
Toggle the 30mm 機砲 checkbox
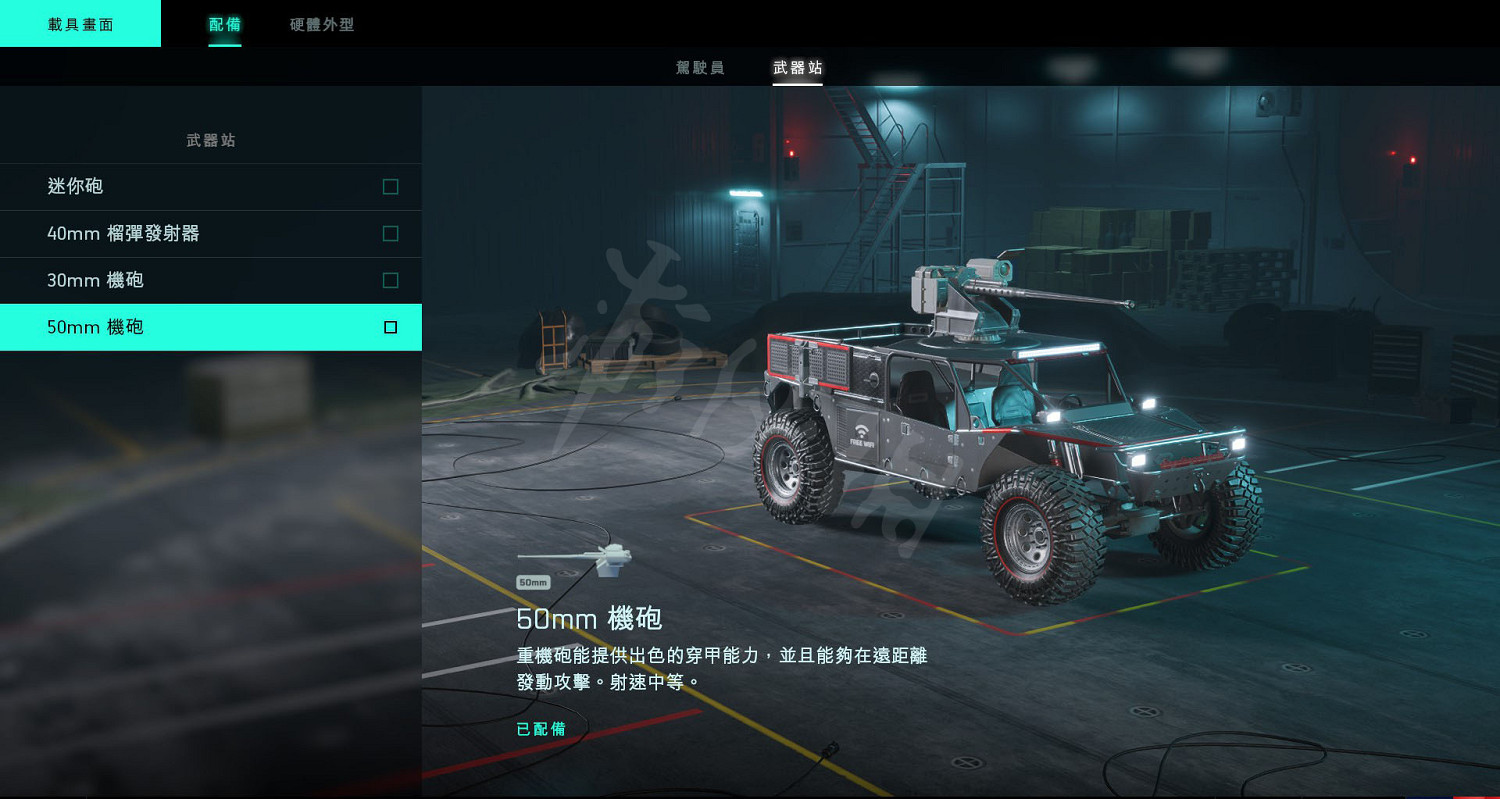389,281
